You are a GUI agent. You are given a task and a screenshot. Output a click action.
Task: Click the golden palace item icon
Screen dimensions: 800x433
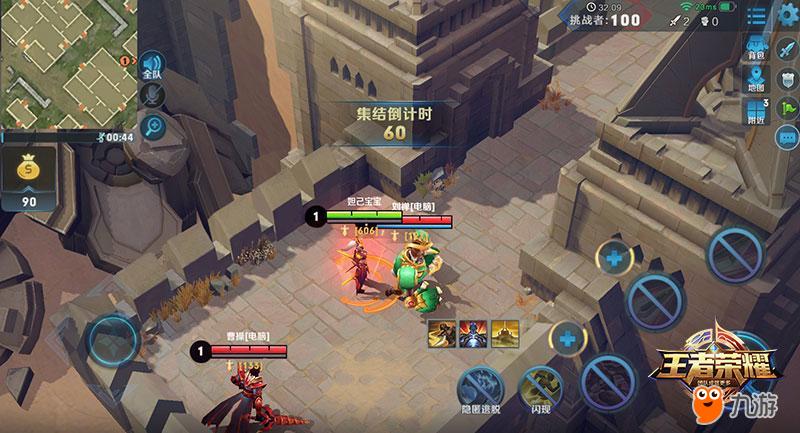(x=505, y=333)
